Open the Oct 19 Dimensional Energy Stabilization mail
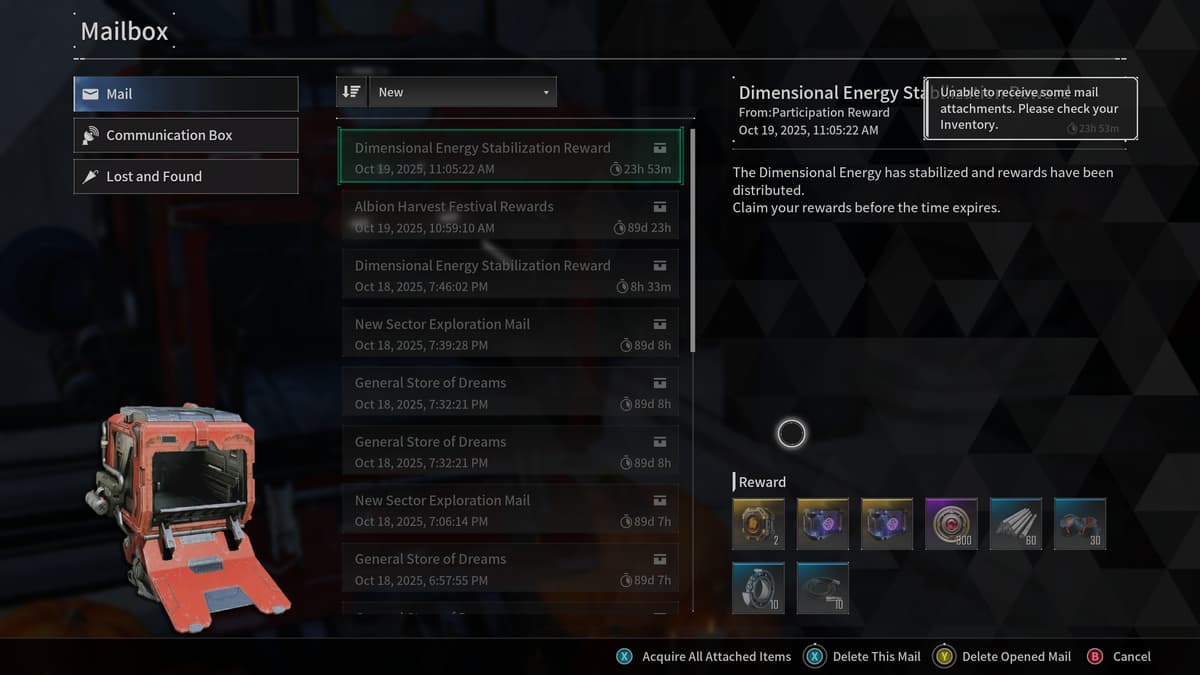 [x=510, y=157]
